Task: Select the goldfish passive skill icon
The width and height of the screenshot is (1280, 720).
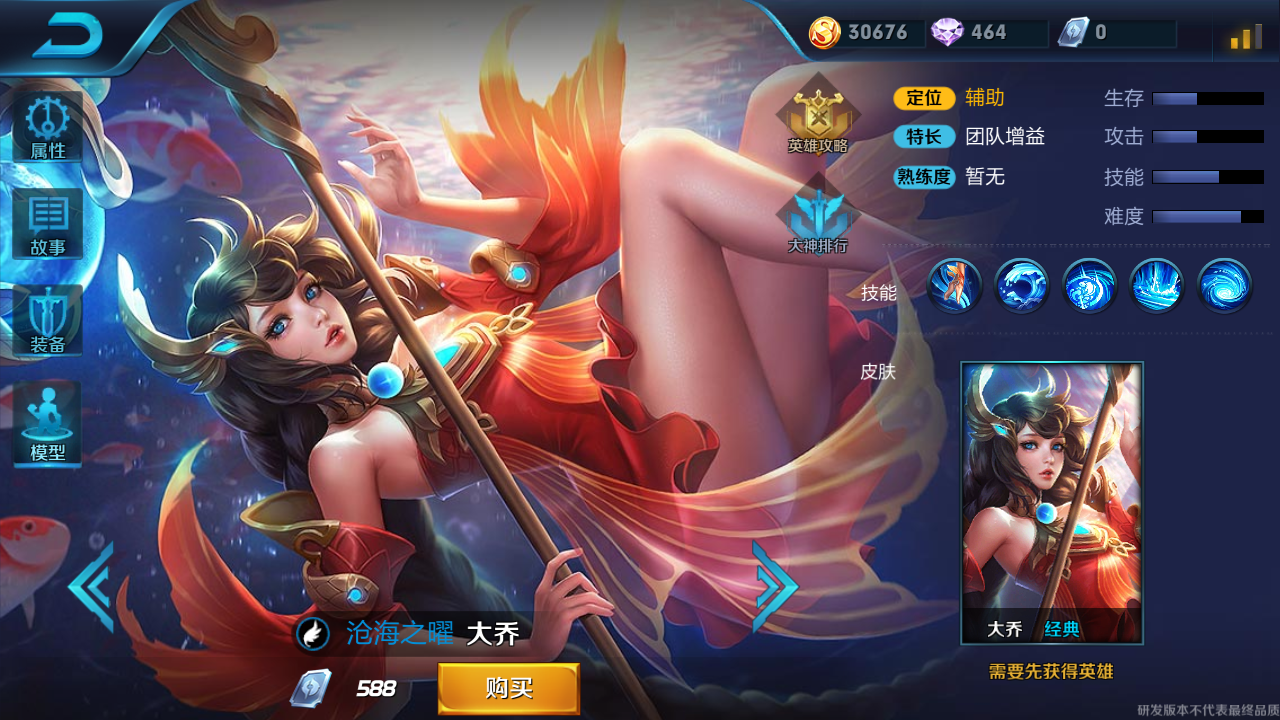Action: click(x=955, y=286)
